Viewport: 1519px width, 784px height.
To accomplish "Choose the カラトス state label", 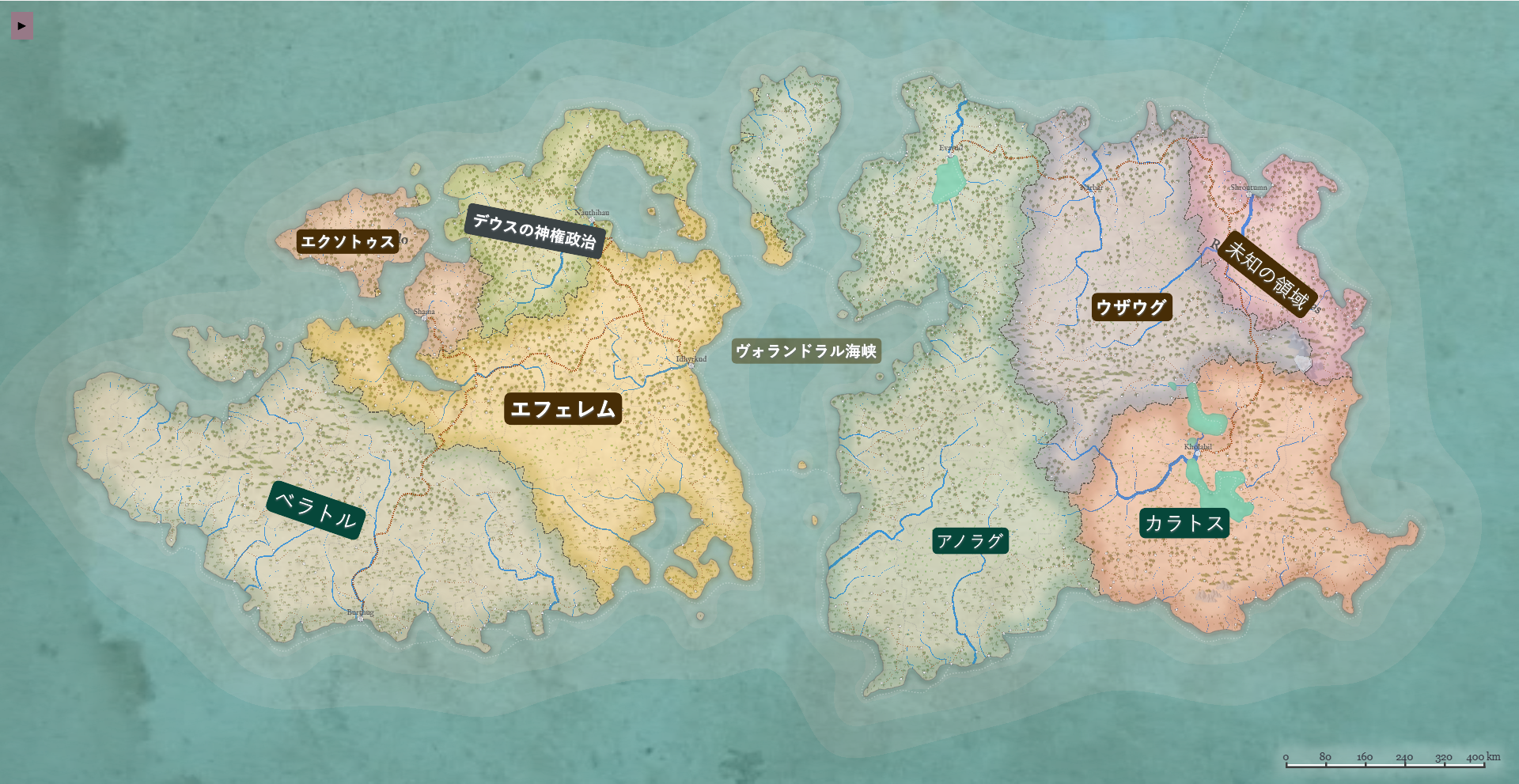I will (1184, 523).
